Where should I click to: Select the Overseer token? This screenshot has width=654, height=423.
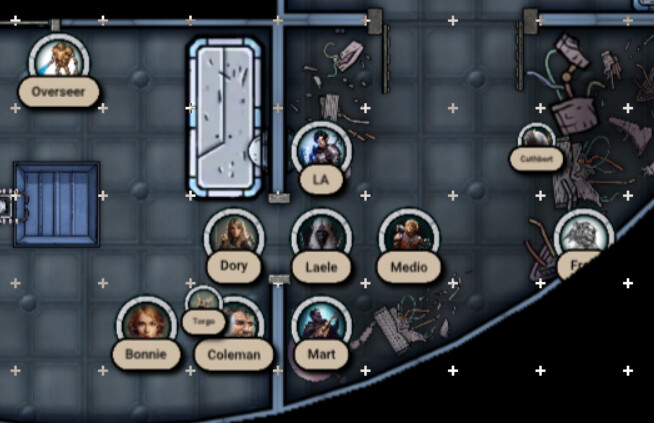(59, 61)
